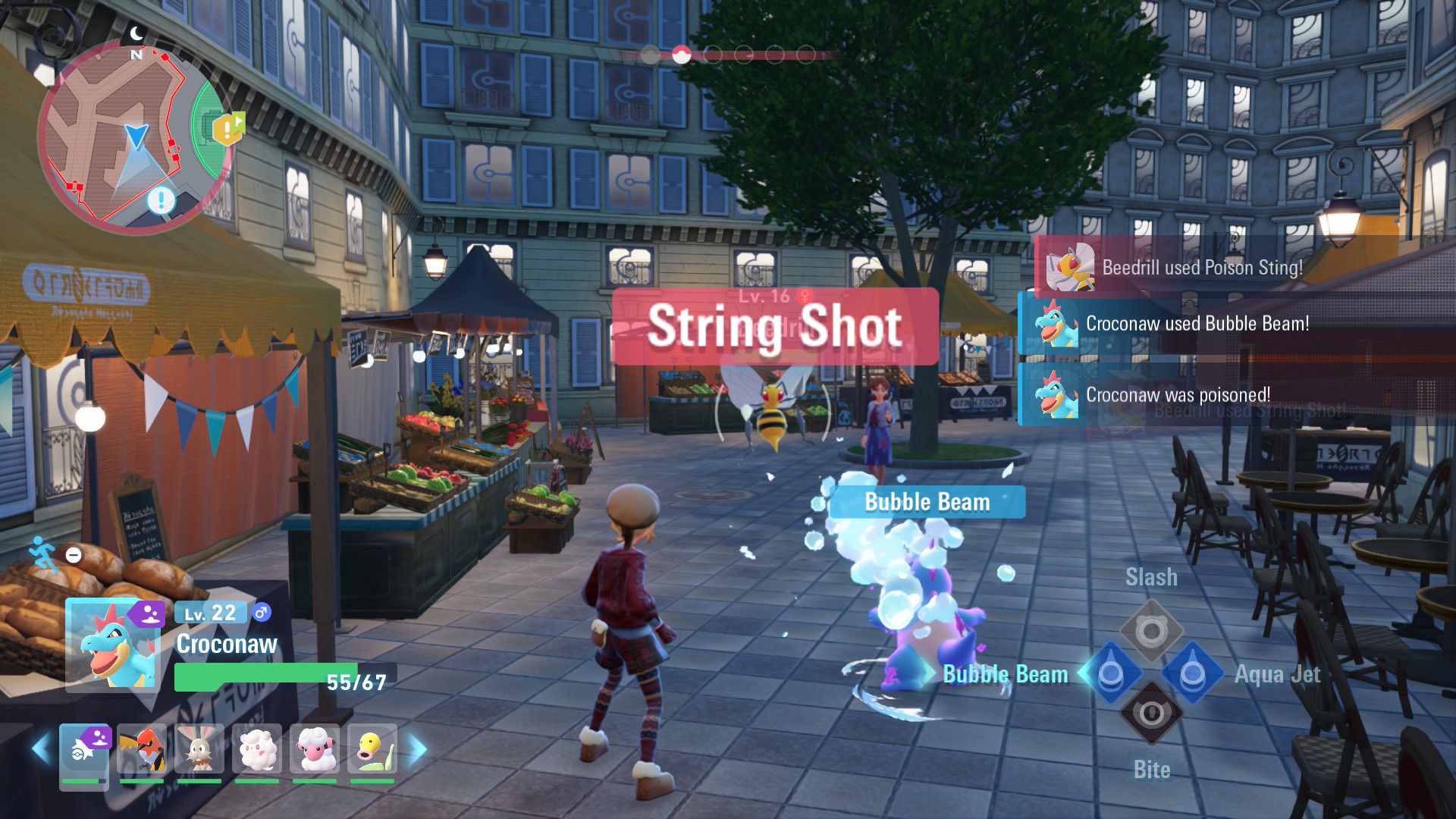1456x819 pixels.
Task: Use the Bubble Beam move button
Action: tap(1111, 673)
